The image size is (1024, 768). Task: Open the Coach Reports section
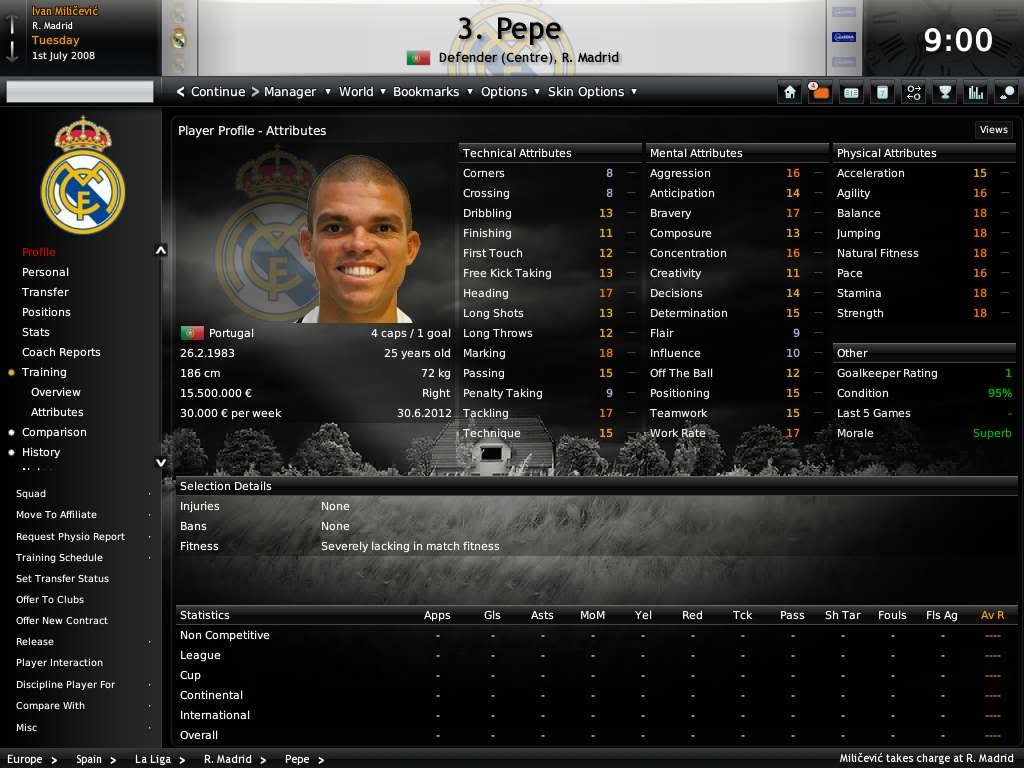click(x=61, y=352)
